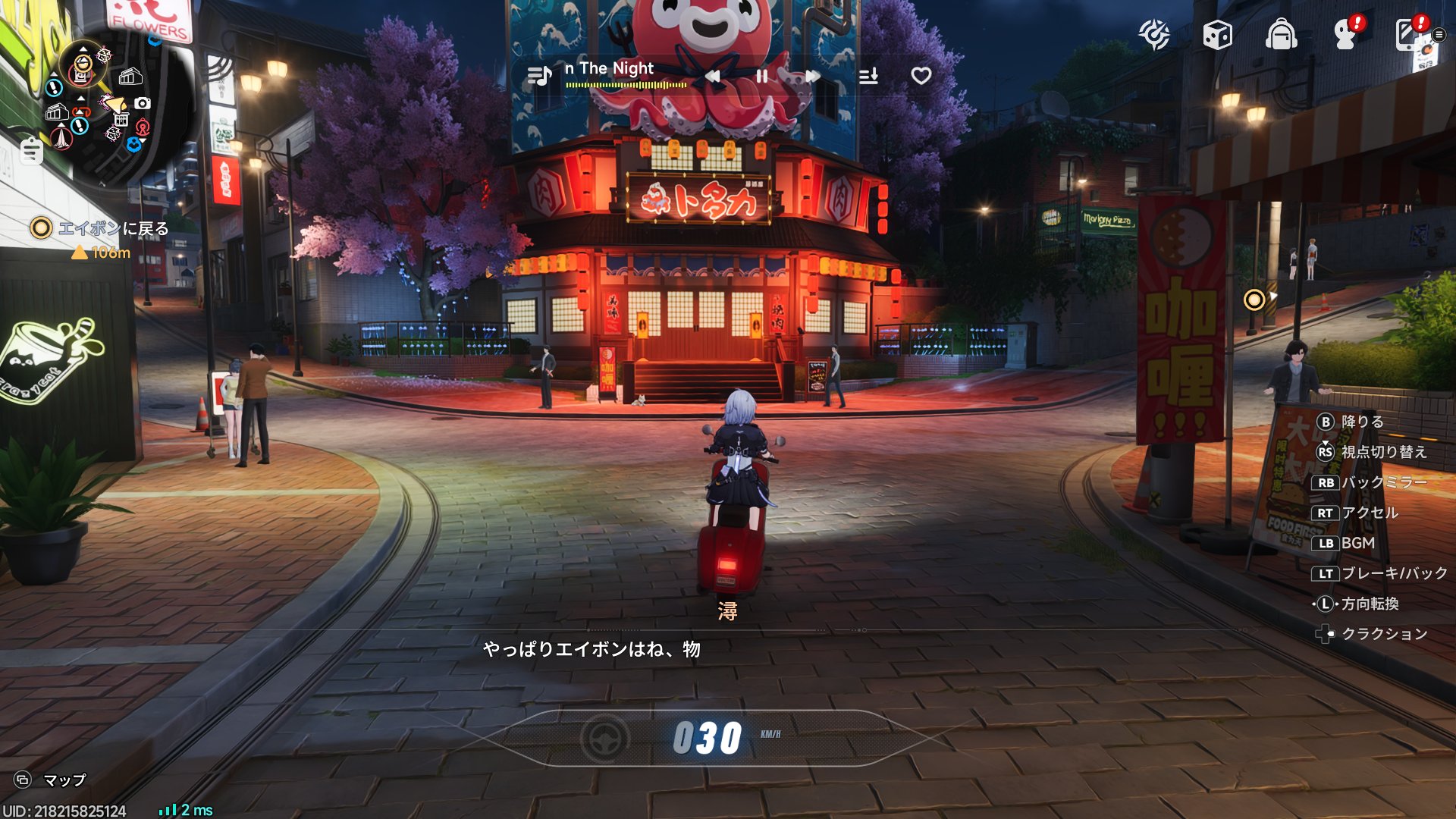Open the character icon with red alert
Screen dimensions: 1456x819
point(1346,34)
